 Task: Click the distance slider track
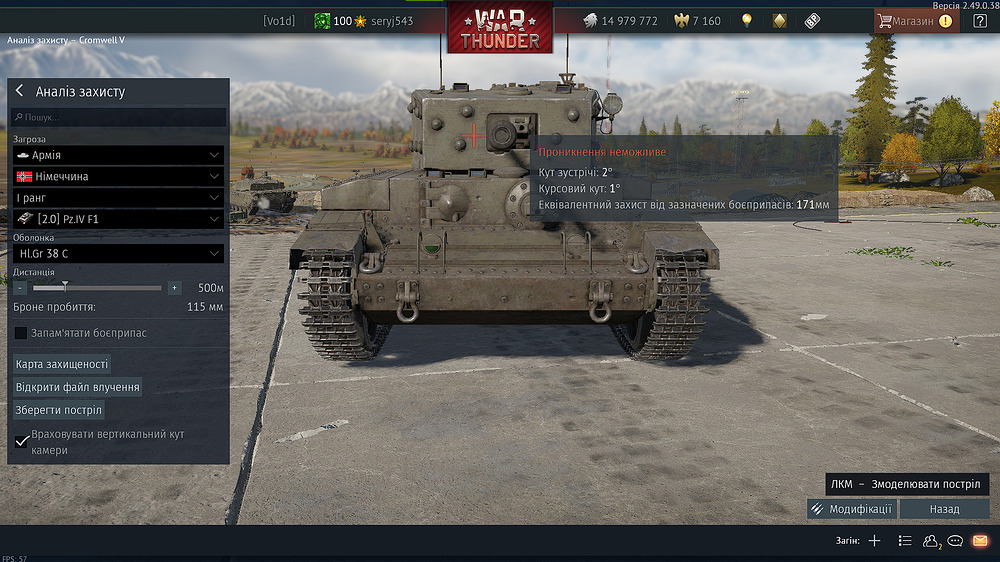coord(97,288)
